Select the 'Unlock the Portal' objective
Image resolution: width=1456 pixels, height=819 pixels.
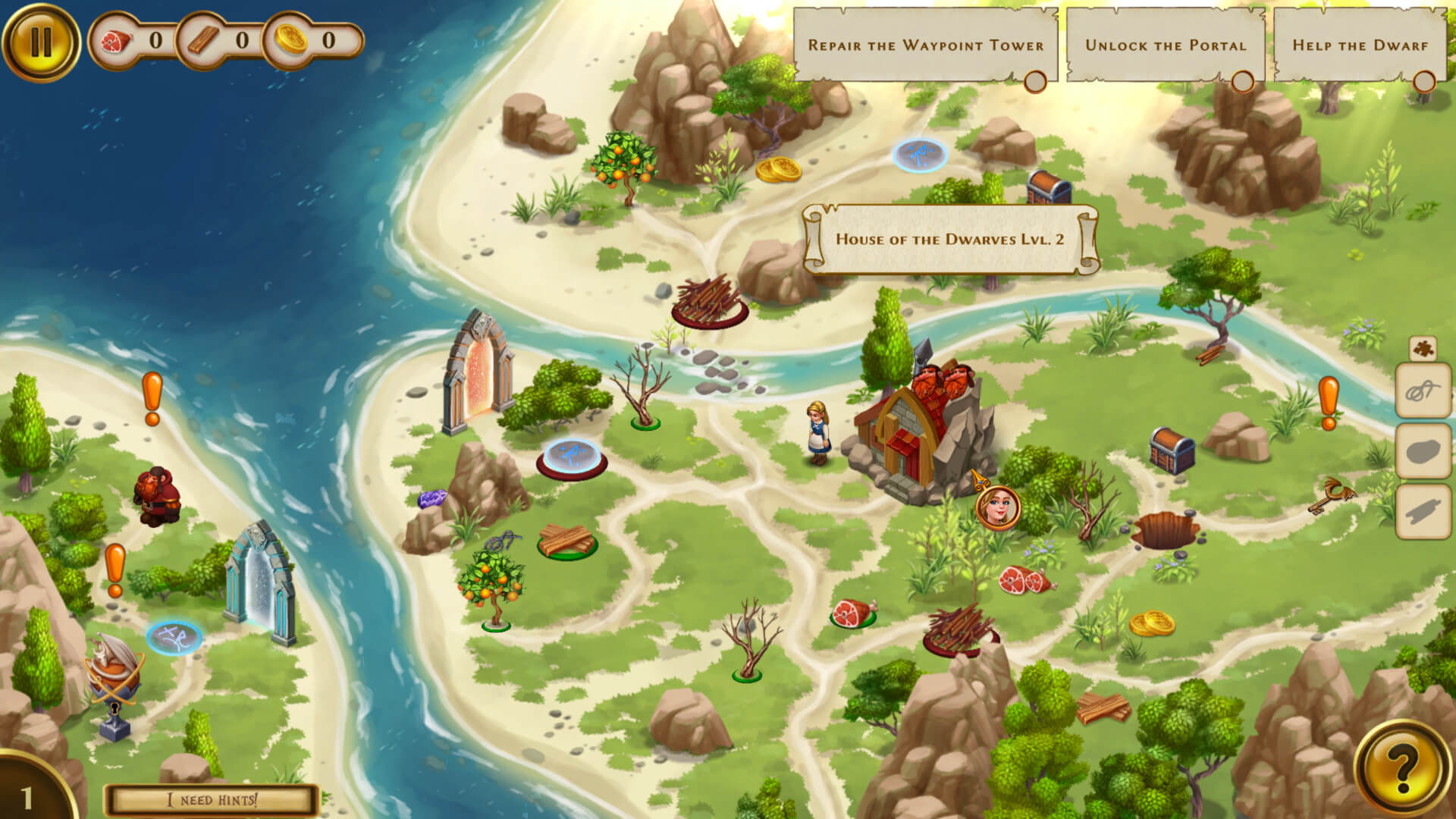coord(1166,45)
